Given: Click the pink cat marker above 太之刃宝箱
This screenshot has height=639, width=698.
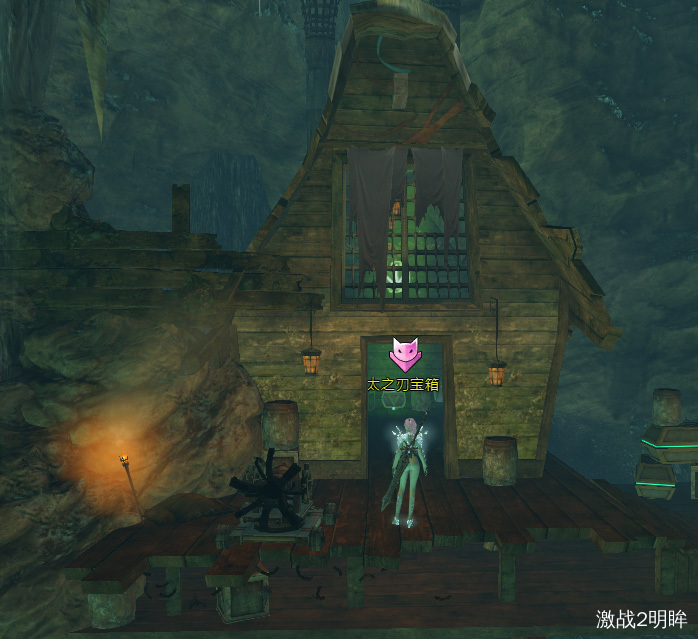Looking at the screenshot, I should (x=404, y=354).
